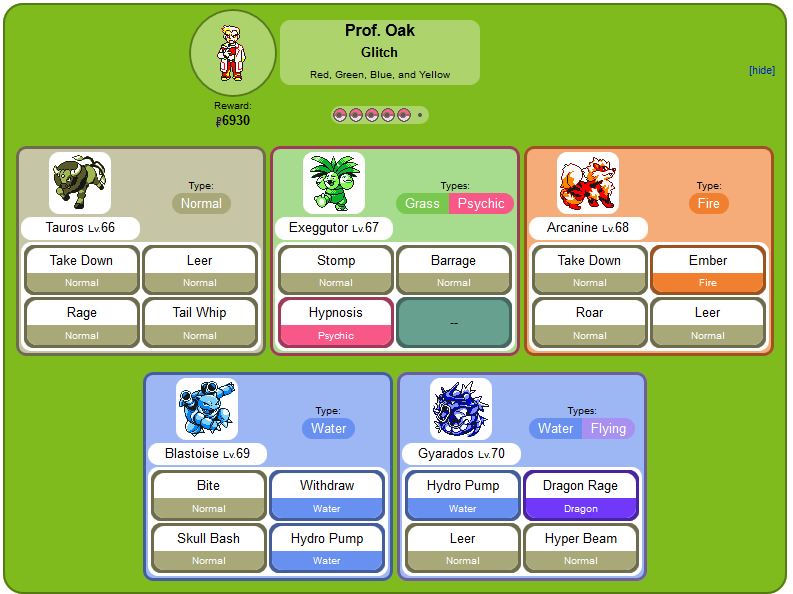Choose the Hypnosis move
Viewport: 793px width, 594px height.
click(336, 313)
